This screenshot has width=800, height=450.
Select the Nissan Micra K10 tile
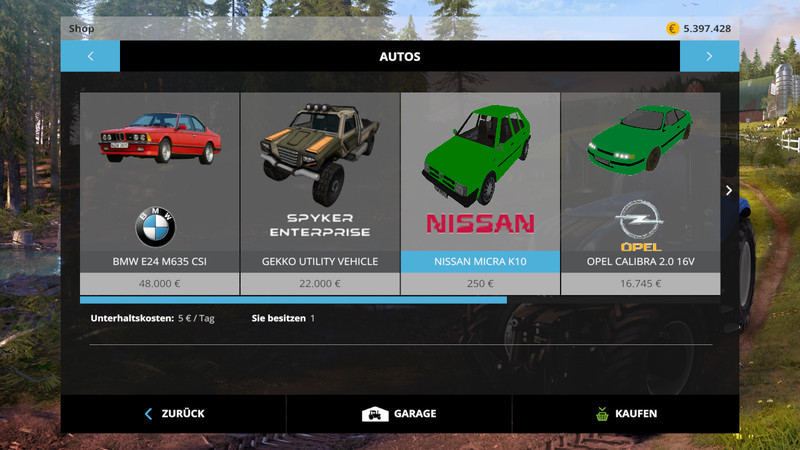point(480,190)
